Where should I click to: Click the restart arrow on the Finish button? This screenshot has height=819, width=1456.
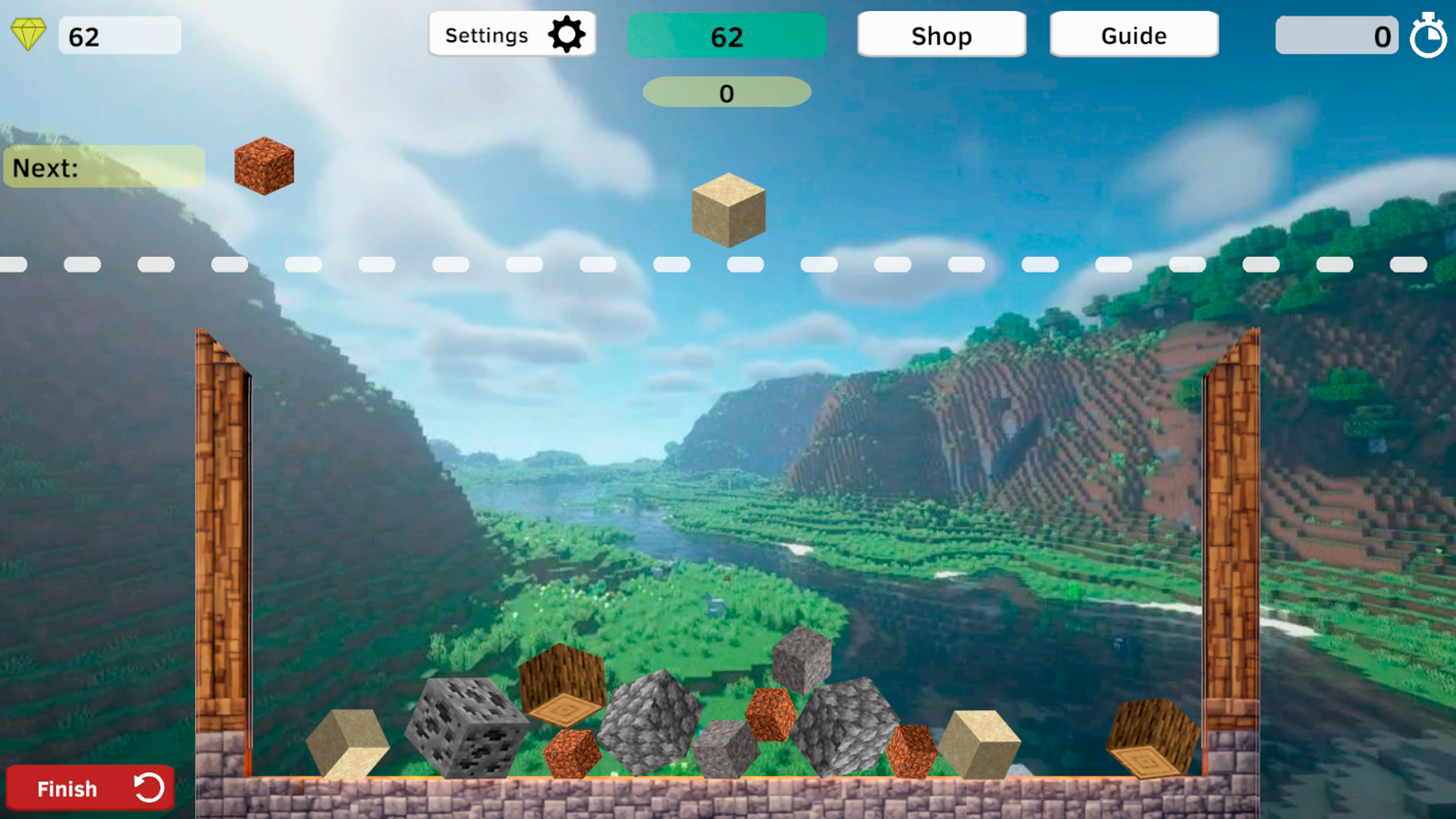click(x=149, y=788)
